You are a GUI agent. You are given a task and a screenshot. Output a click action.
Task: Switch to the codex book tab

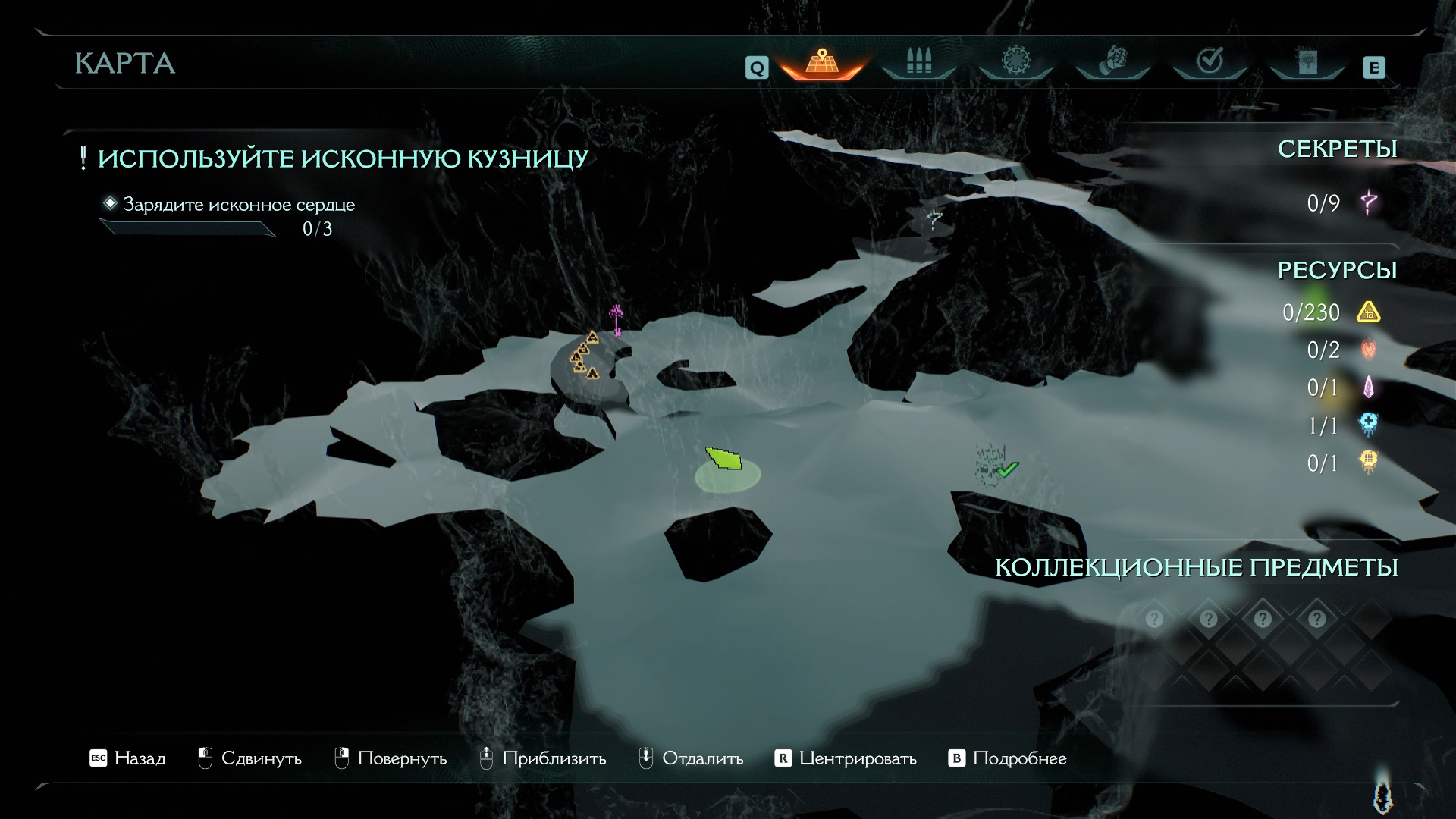(1307, 61)
